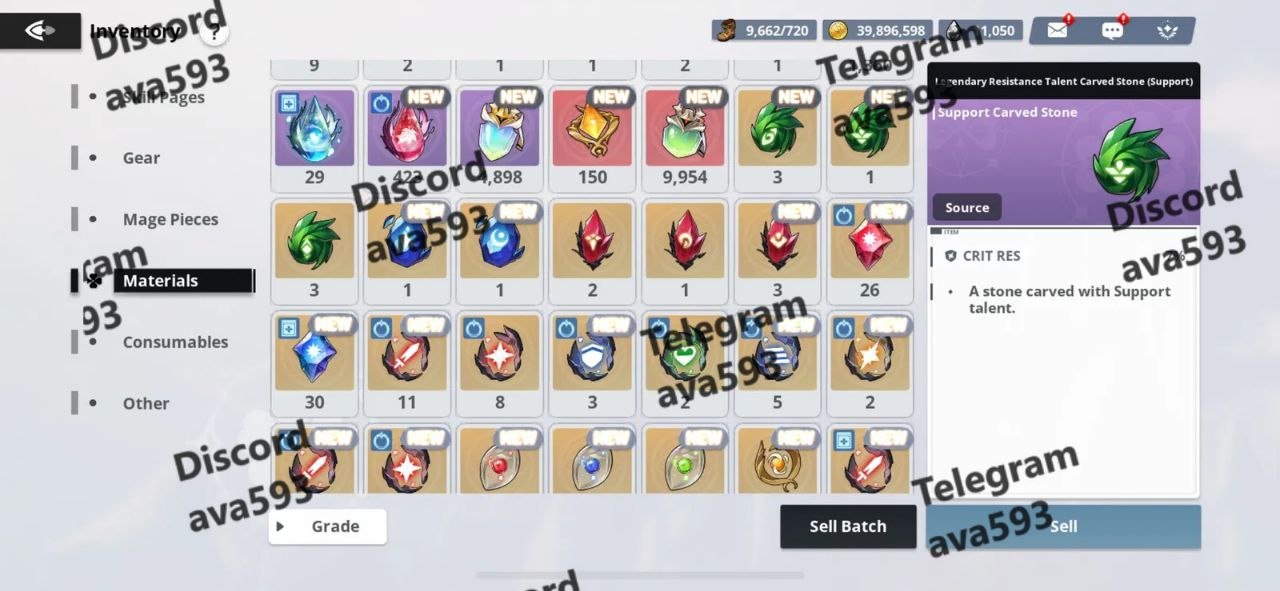This screenshot has height=591, width=1280.
Task: Open the Other category tab
Action: [146, 404]
